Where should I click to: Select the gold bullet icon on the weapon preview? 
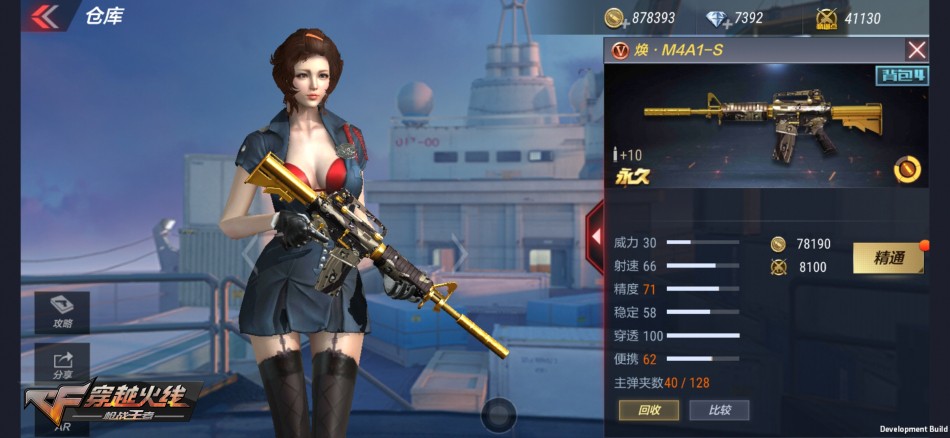[x=906, y=167]
